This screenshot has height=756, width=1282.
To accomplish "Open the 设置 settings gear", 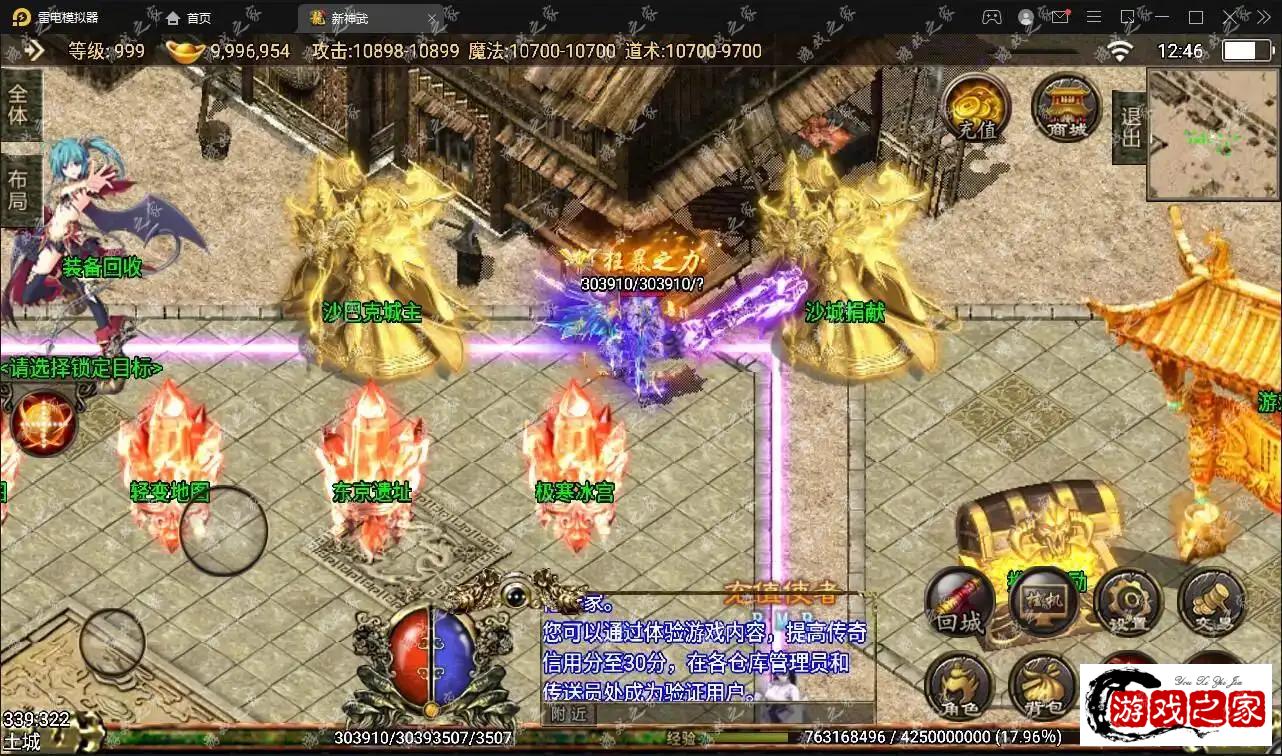I will click(1127, 601).
